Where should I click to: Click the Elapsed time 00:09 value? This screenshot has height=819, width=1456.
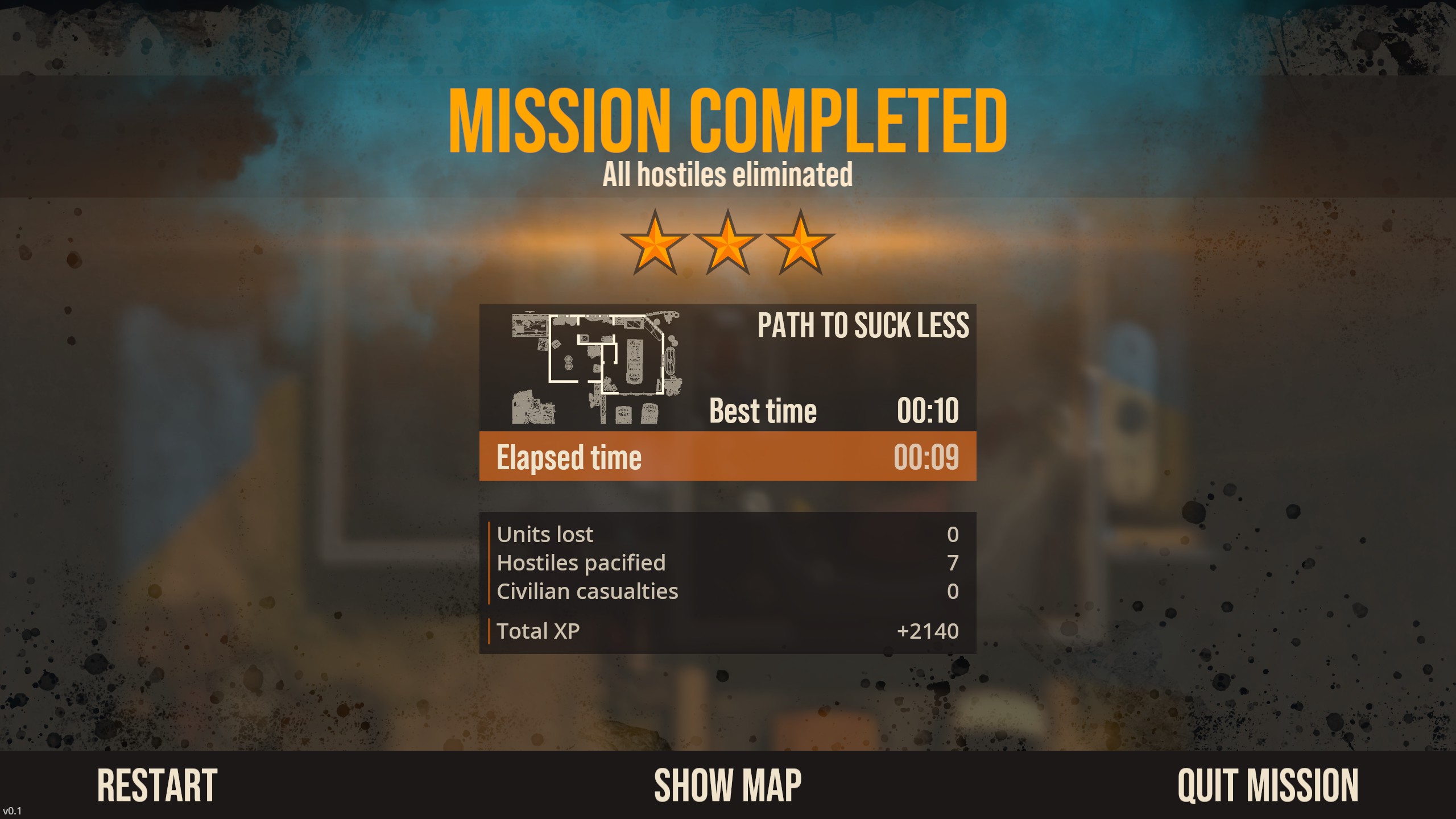coord(928,456)
